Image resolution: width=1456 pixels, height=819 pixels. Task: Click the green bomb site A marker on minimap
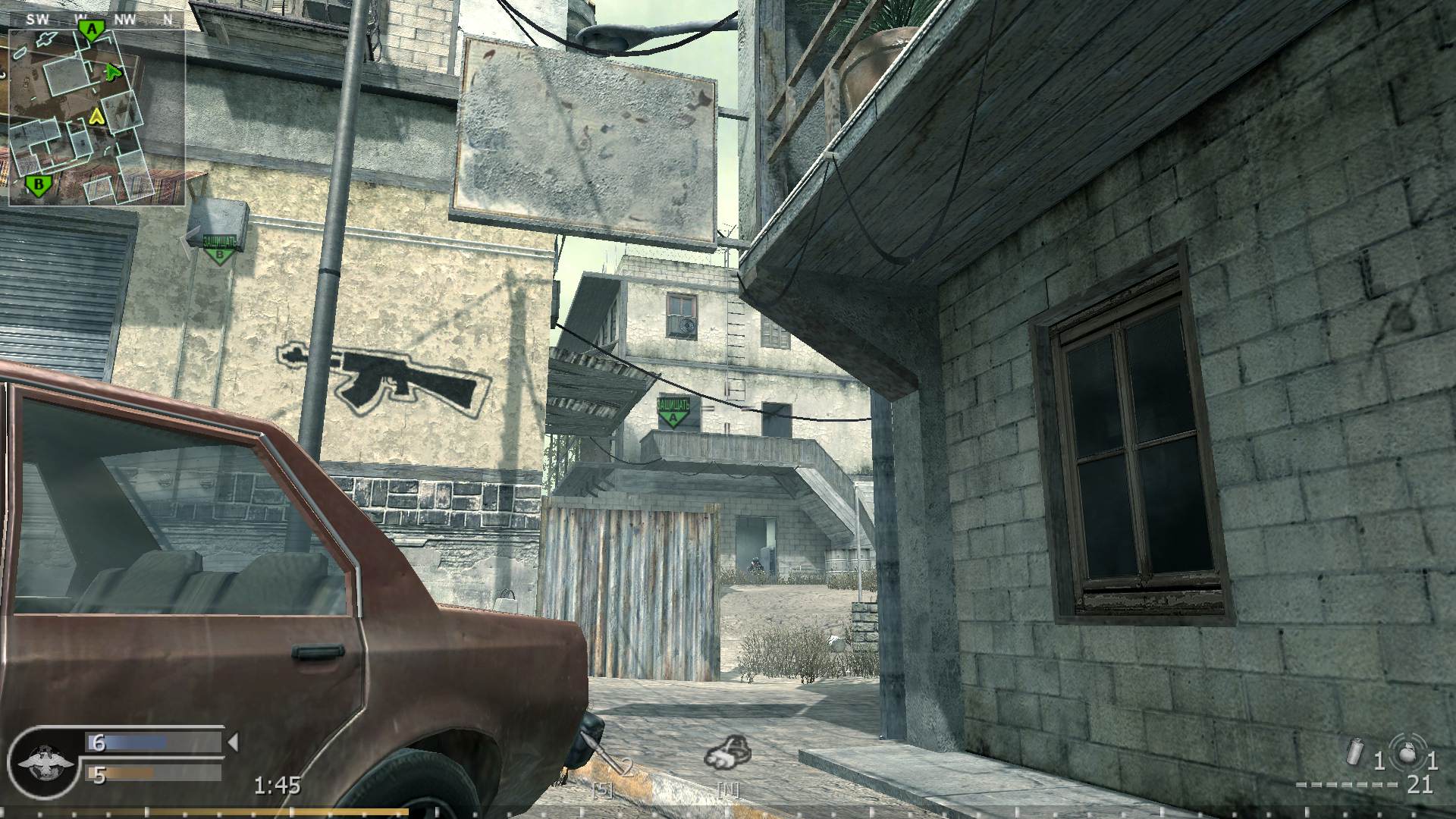(x=91, y=29)
